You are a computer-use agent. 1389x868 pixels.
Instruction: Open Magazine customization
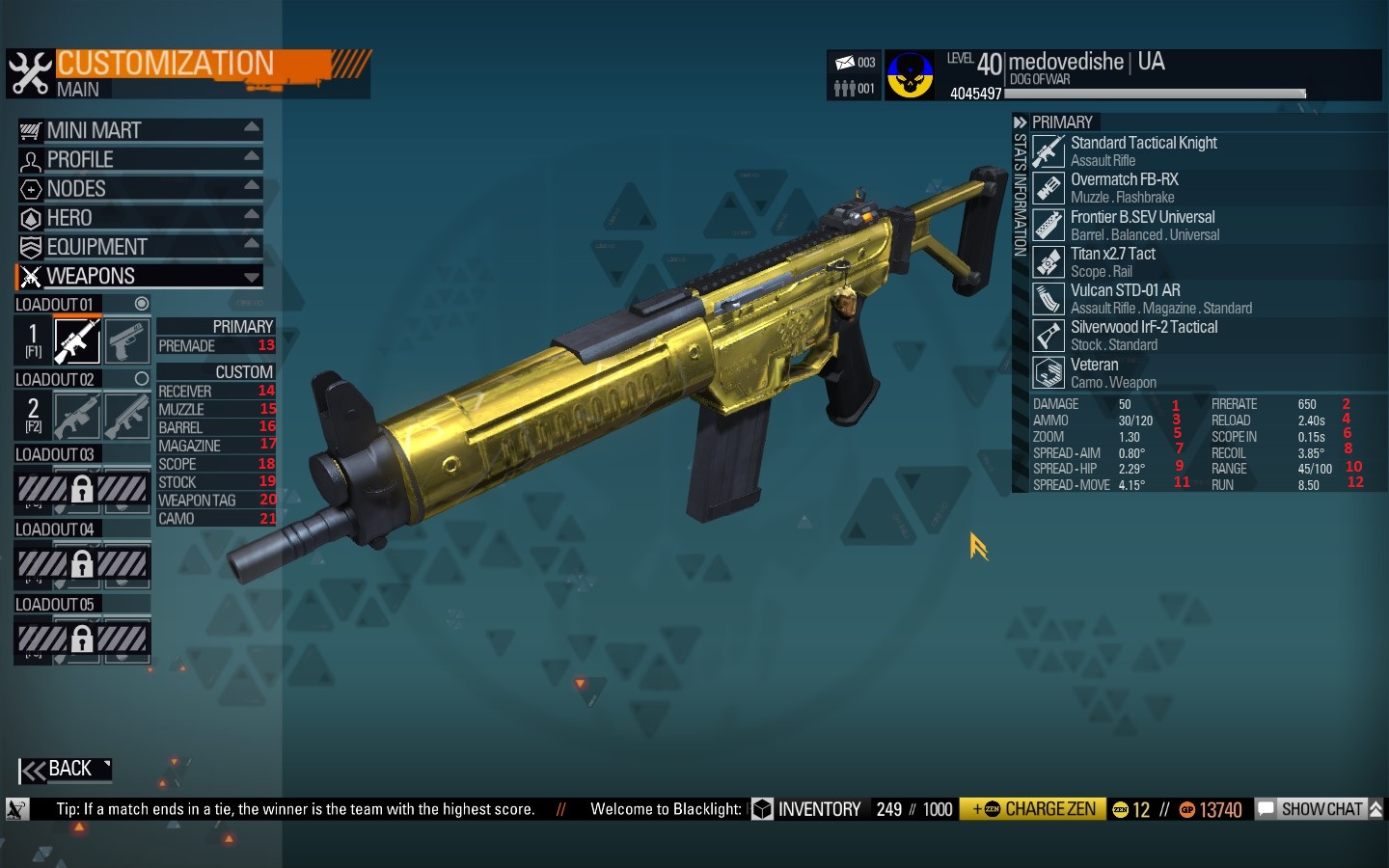pyautogui.click(x=215, y=446)
